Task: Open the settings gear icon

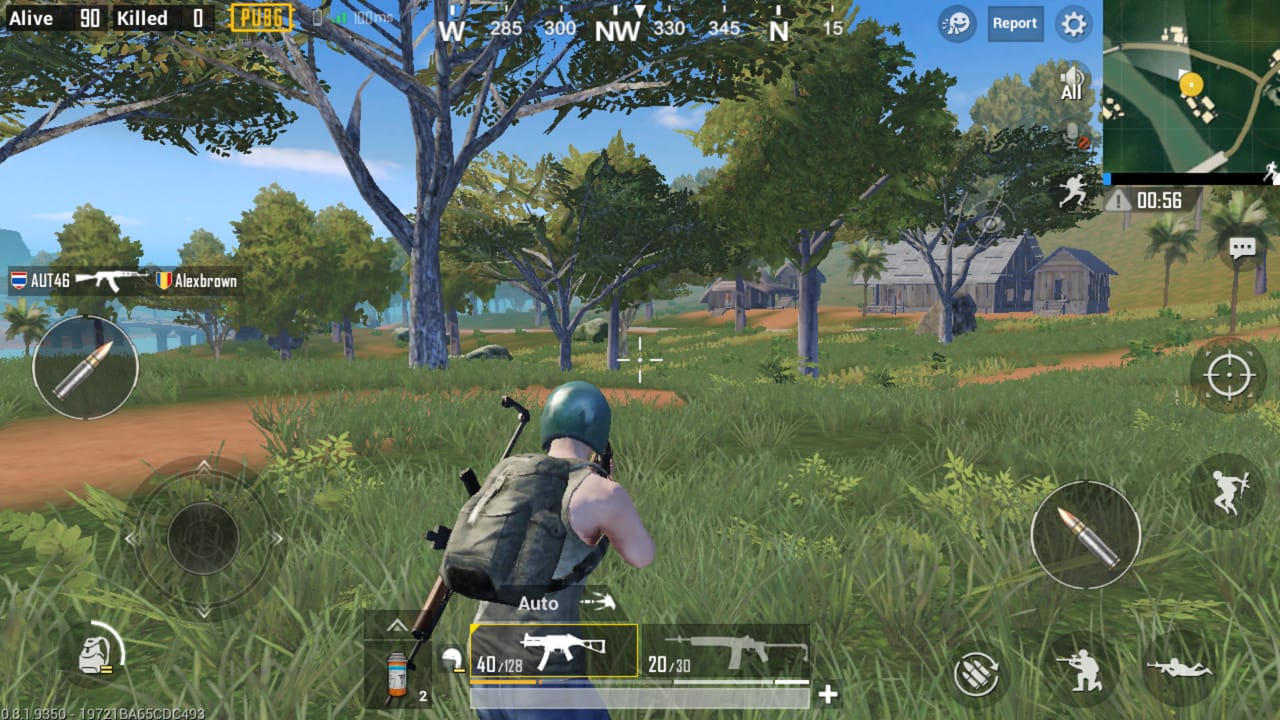Action: click(1073, 24)
